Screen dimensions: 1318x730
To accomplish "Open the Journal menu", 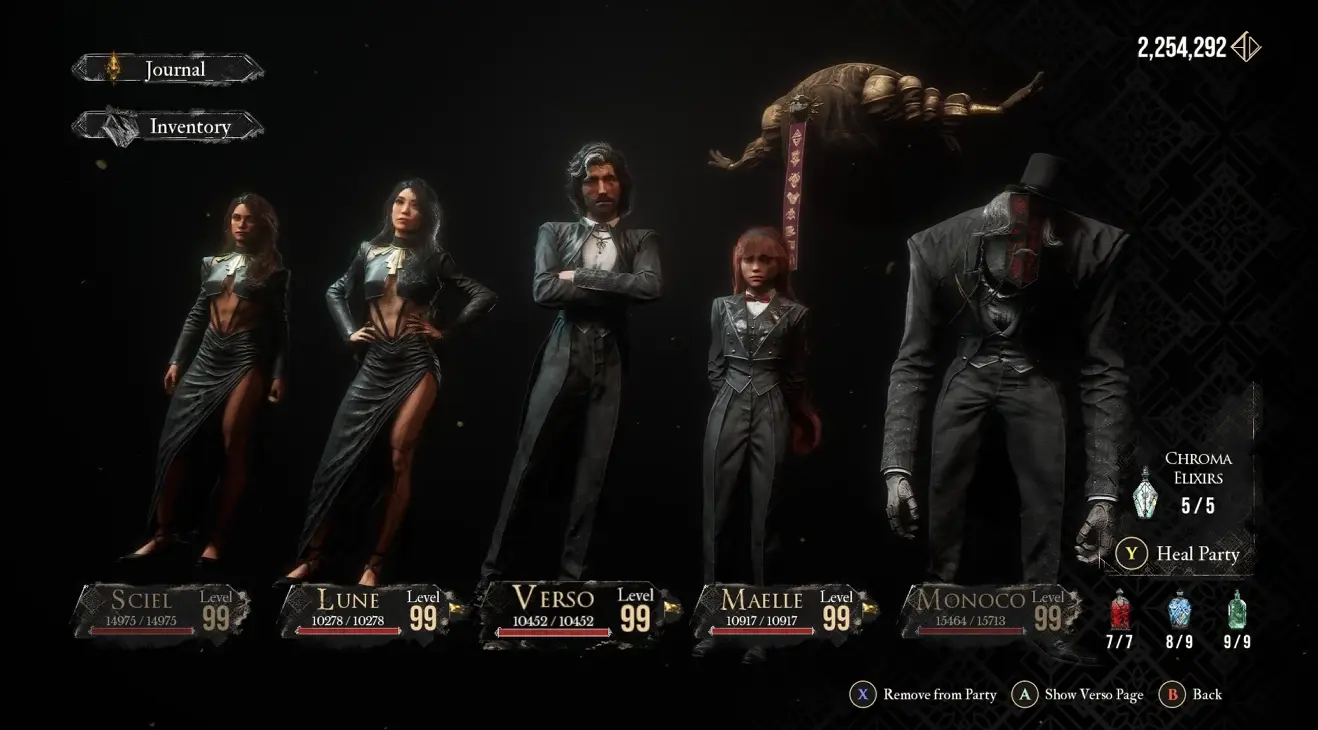I will [168, 69].
